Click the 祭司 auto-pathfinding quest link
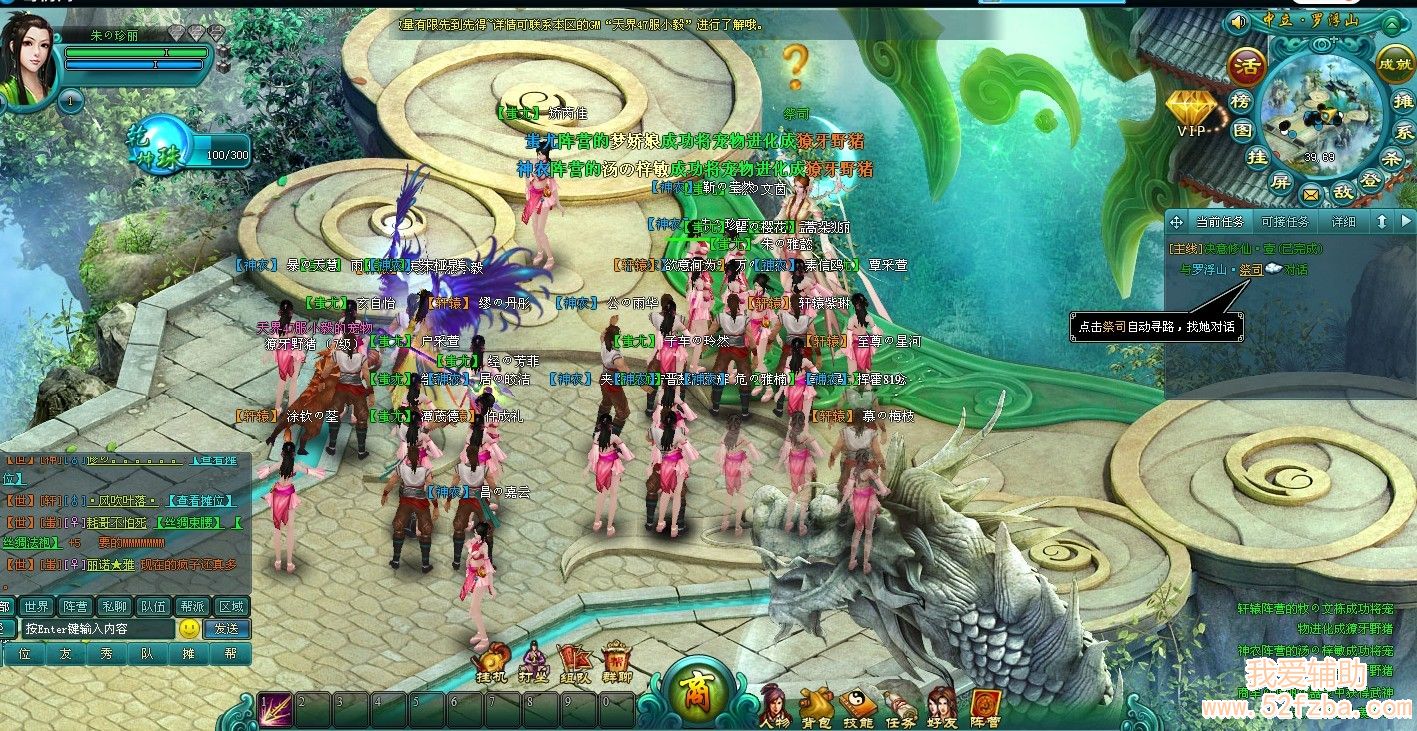Image resolution: width=1417 pixels, height=731 pixels. point(1250,270)
